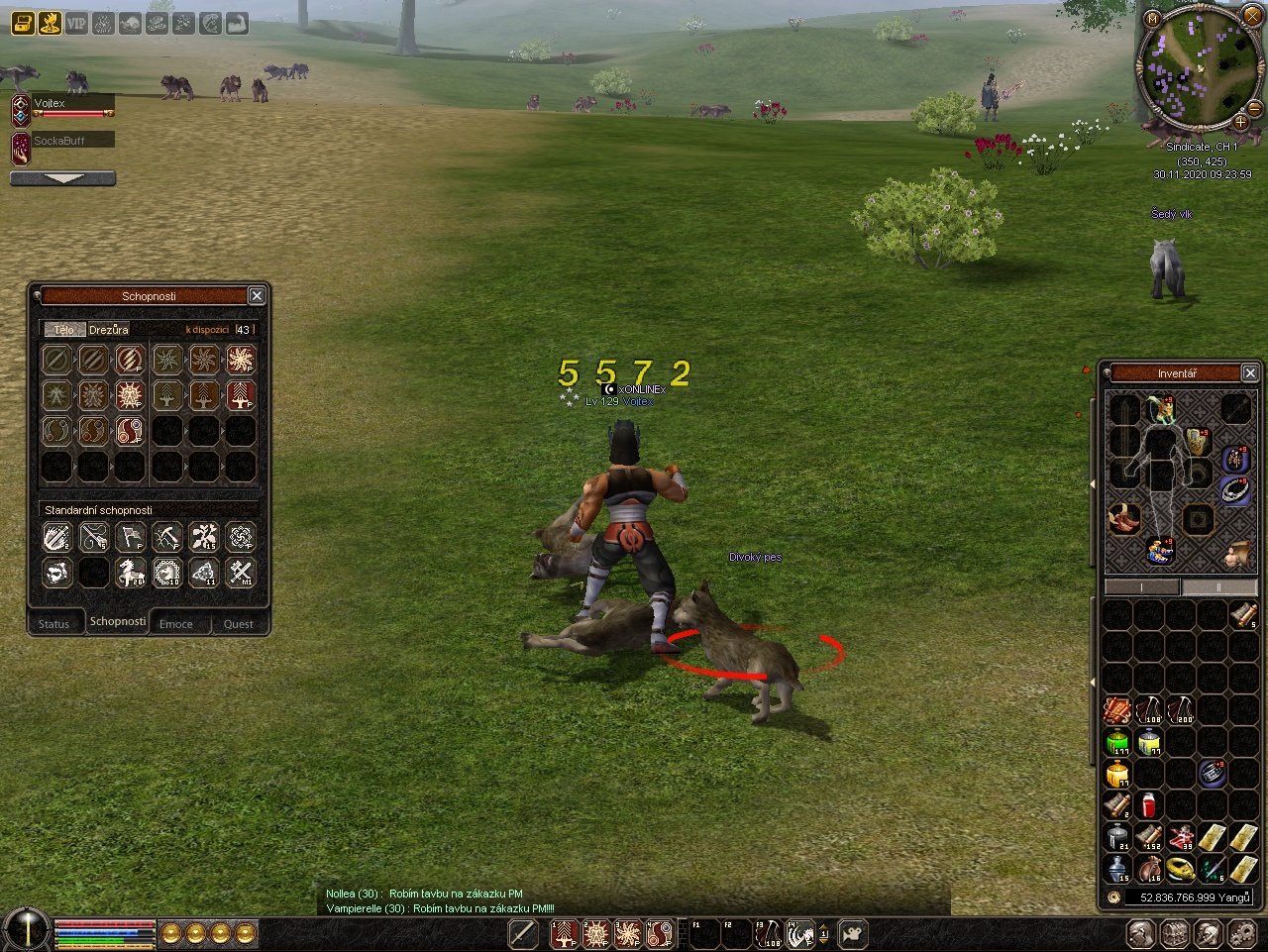Click the equipped boots slot
The image size is (1268, 952).
tap(1123, 518)
